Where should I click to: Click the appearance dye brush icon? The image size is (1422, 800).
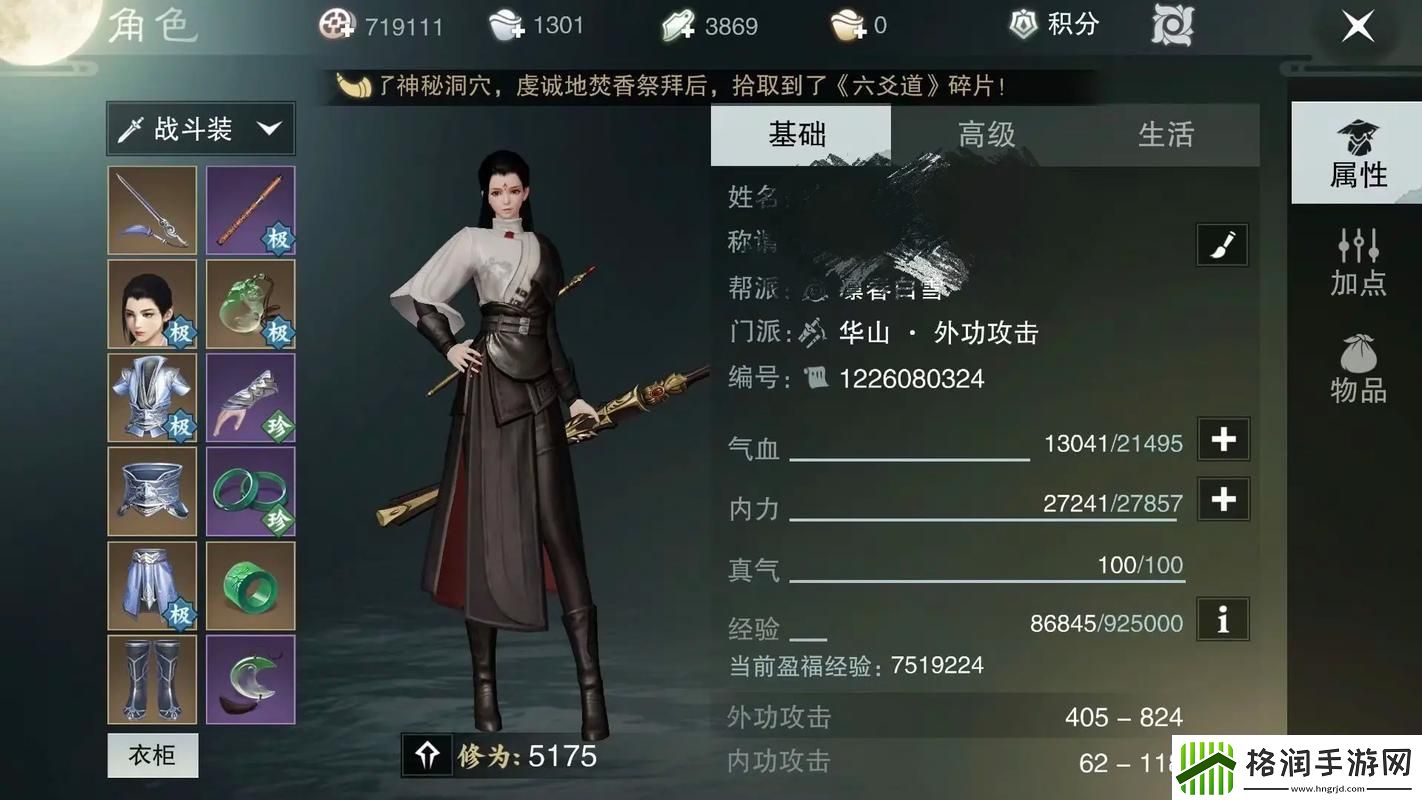point(1220,244)
